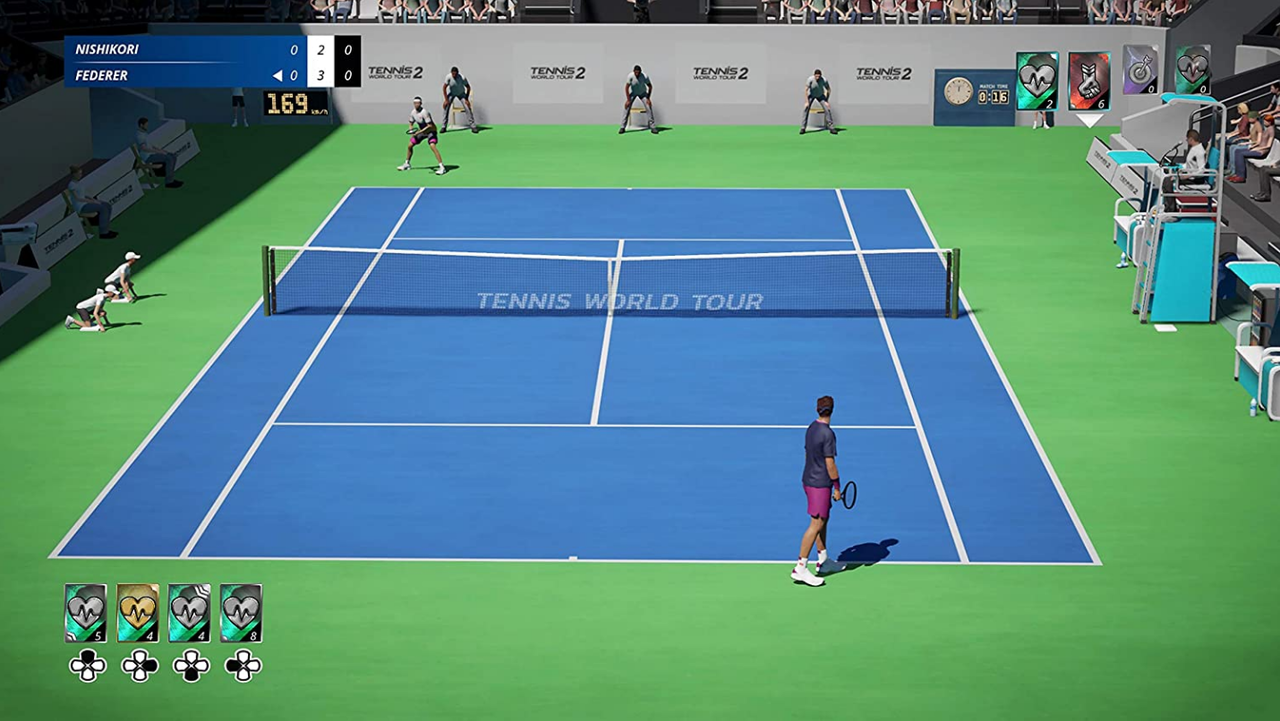
Task: Select the purple target accuracy card
Action: click(x=1140, y=70)
